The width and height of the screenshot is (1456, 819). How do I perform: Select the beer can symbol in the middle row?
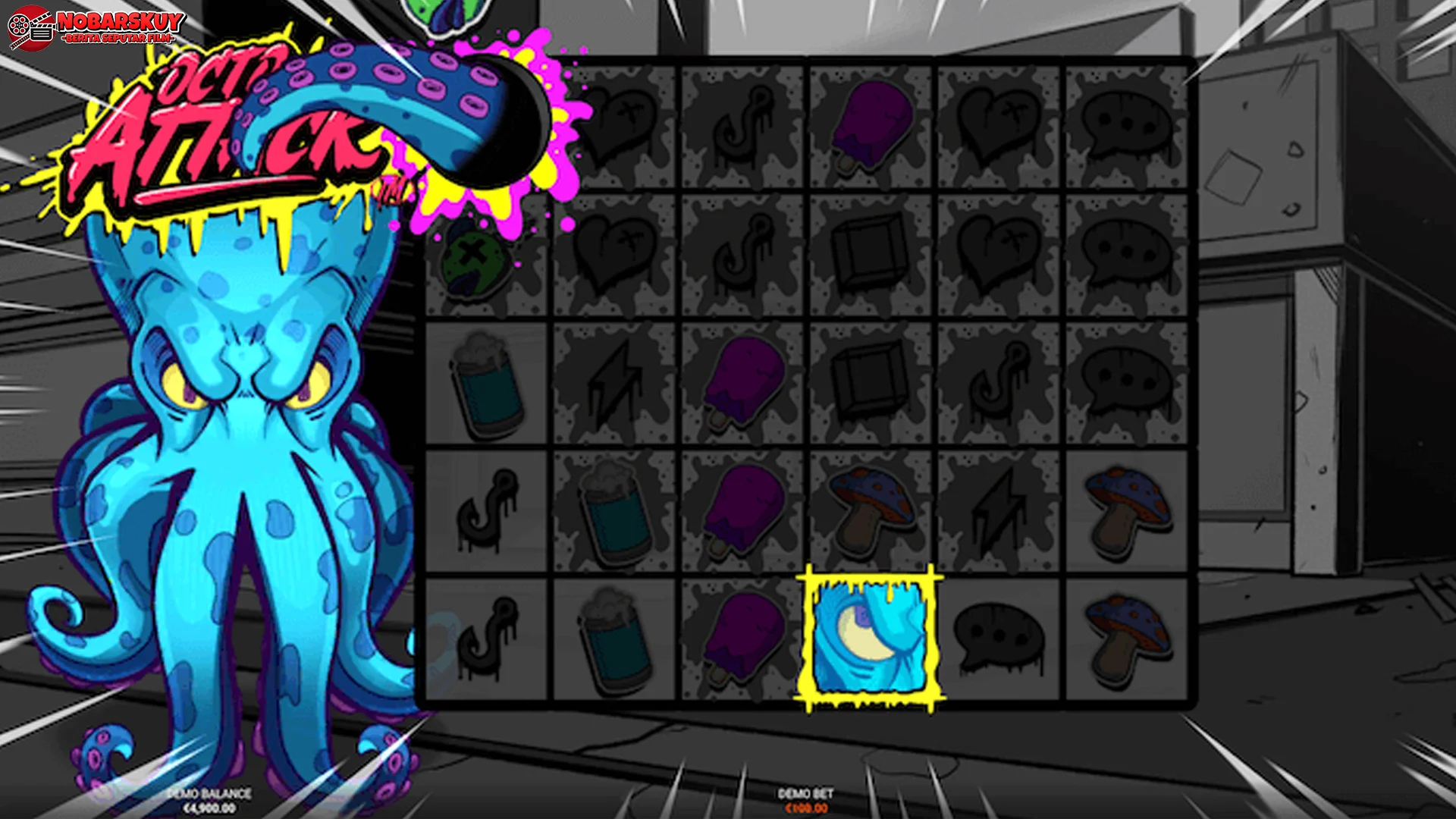[x=485, y=383]
